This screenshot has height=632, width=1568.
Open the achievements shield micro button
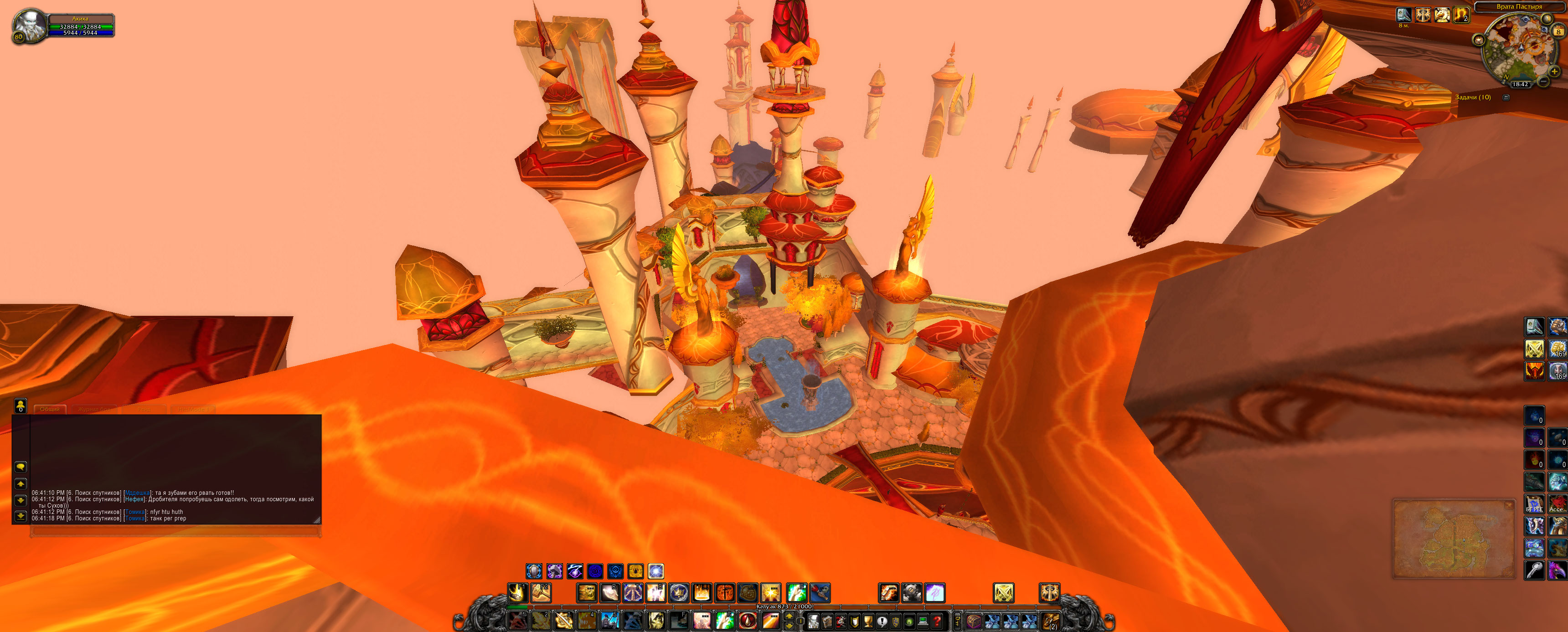pyautogui.click(x=855, y=621)
